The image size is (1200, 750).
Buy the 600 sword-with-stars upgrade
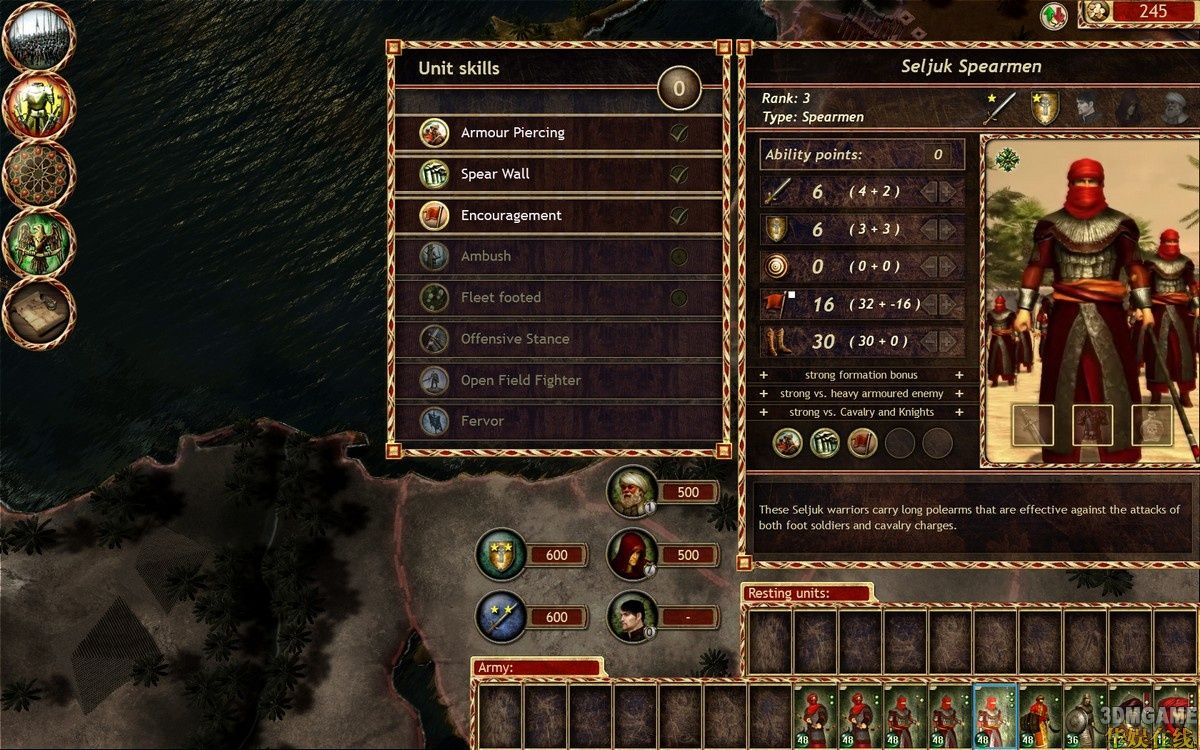[502, 616]
